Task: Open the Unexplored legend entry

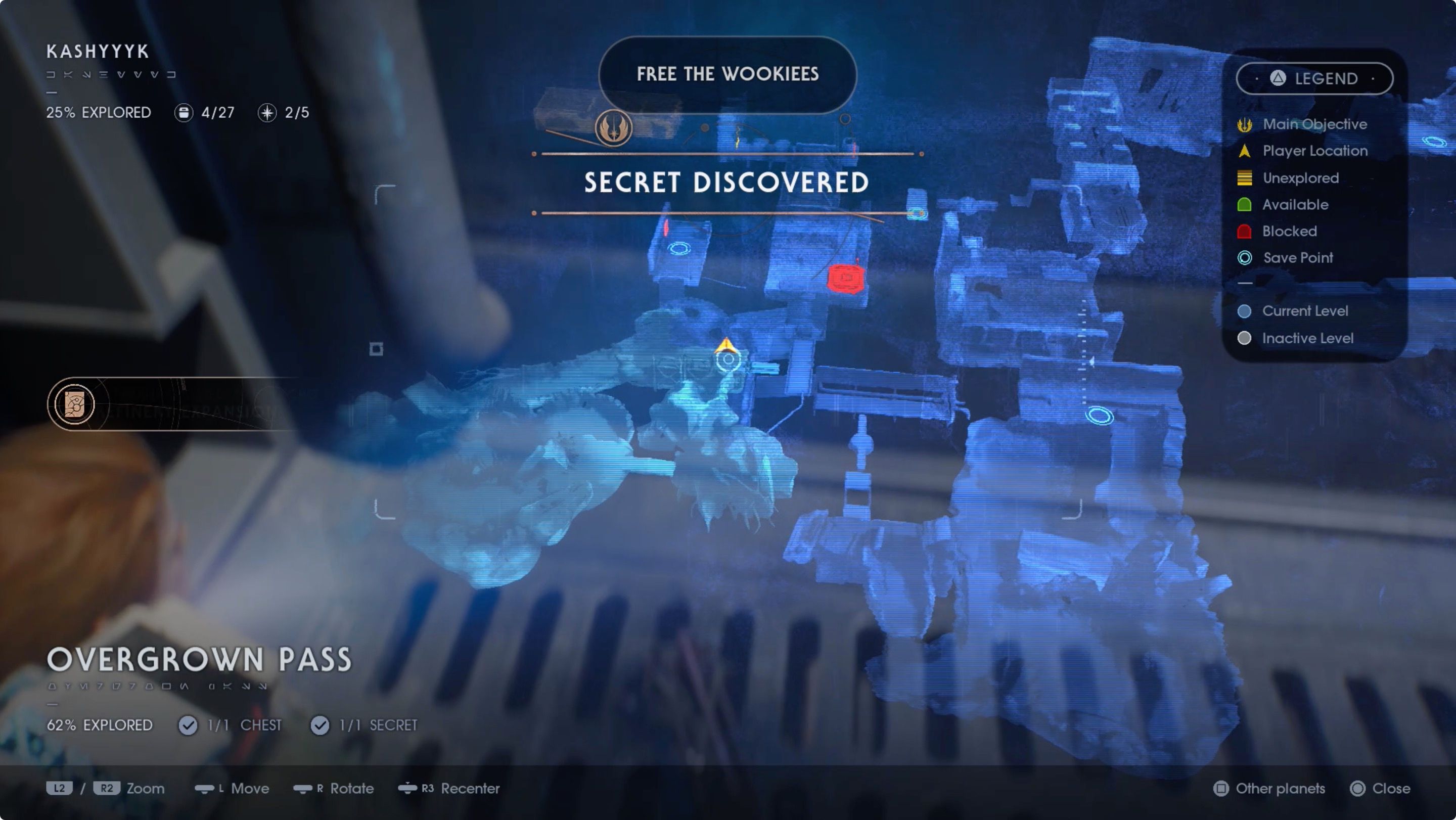Action: 1244,177
